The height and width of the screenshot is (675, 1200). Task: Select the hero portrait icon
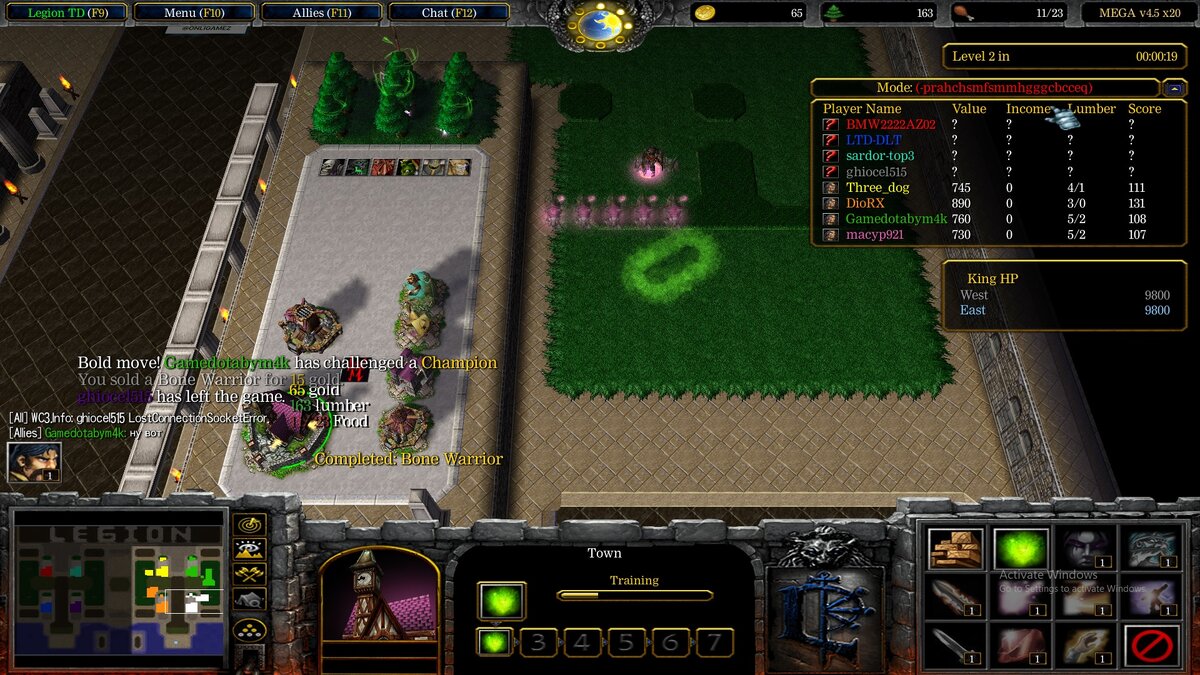(x=34, y=462)
